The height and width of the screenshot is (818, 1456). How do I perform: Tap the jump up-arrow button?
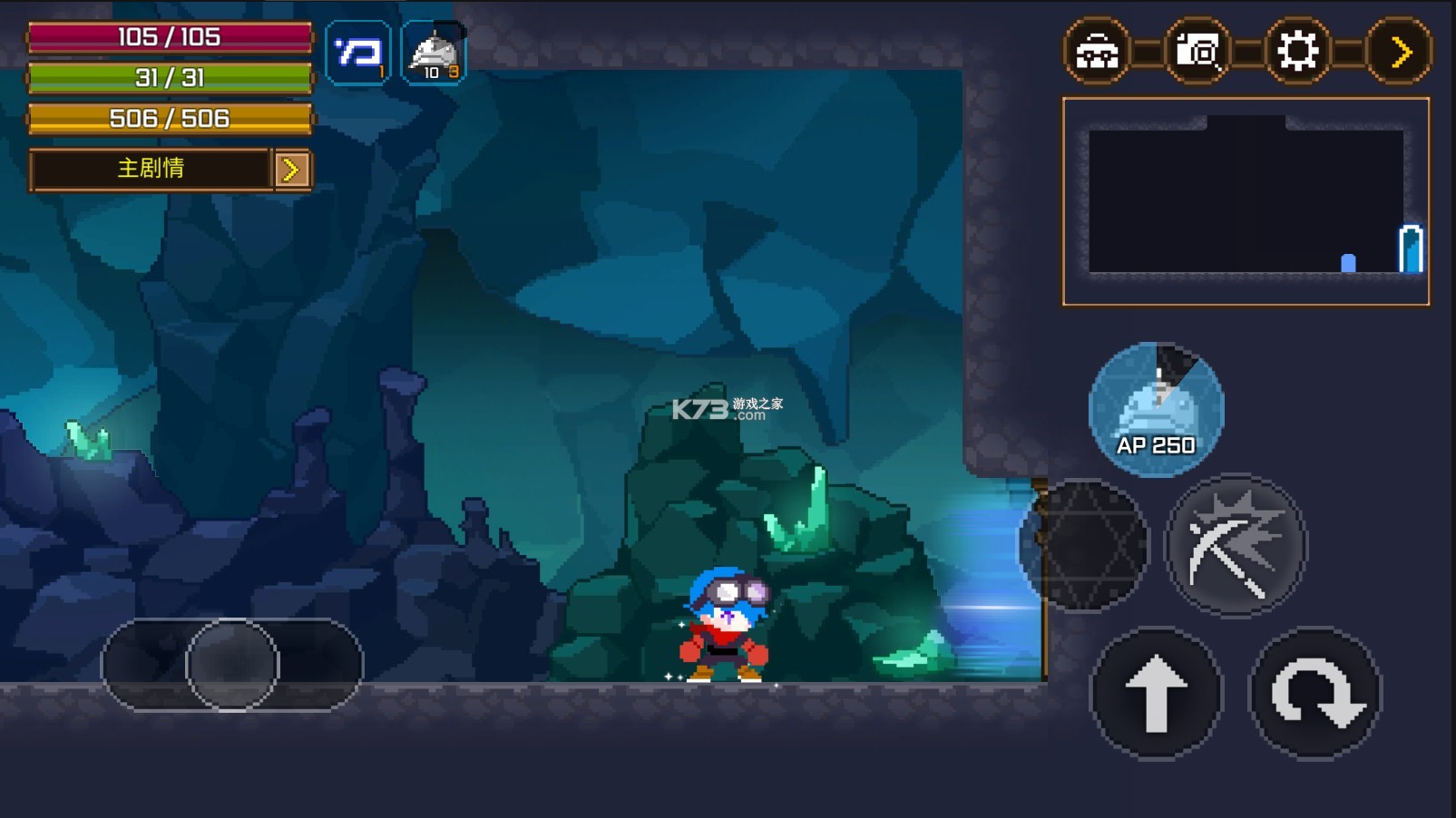tap(1156, 693)
